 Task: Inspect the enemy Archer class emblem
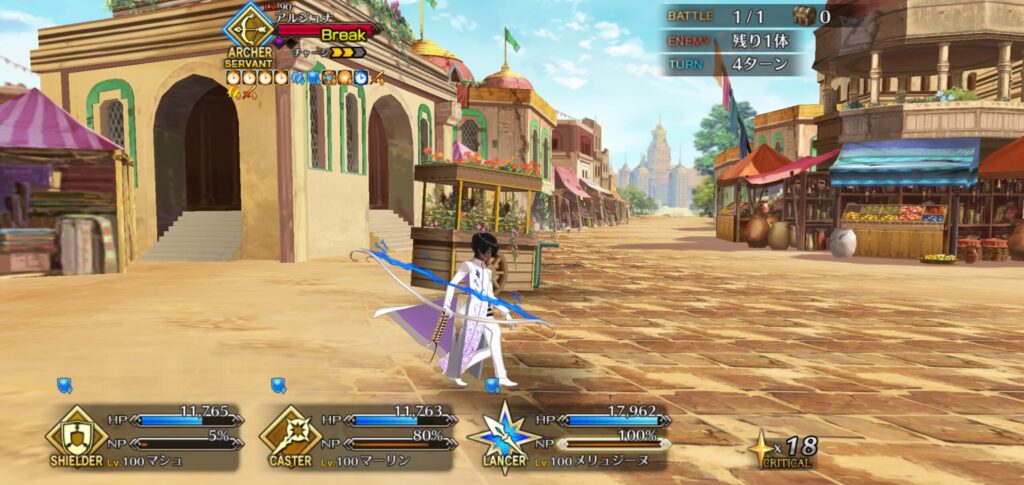[x=249, y=27]
